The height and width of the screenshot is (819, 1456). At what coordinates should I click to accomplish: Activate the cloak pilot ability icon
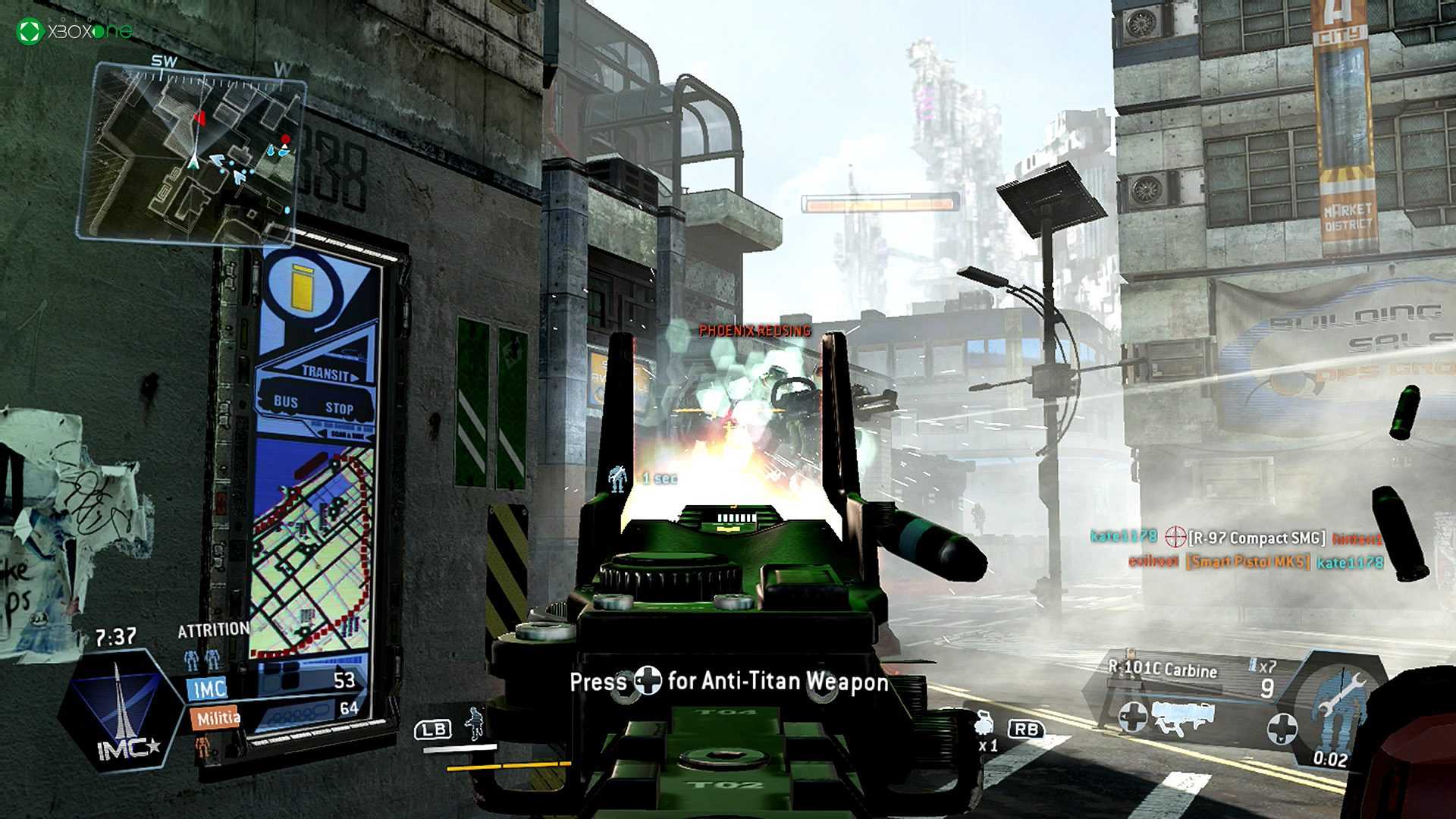pyautogui.click(x=475, y=723)
